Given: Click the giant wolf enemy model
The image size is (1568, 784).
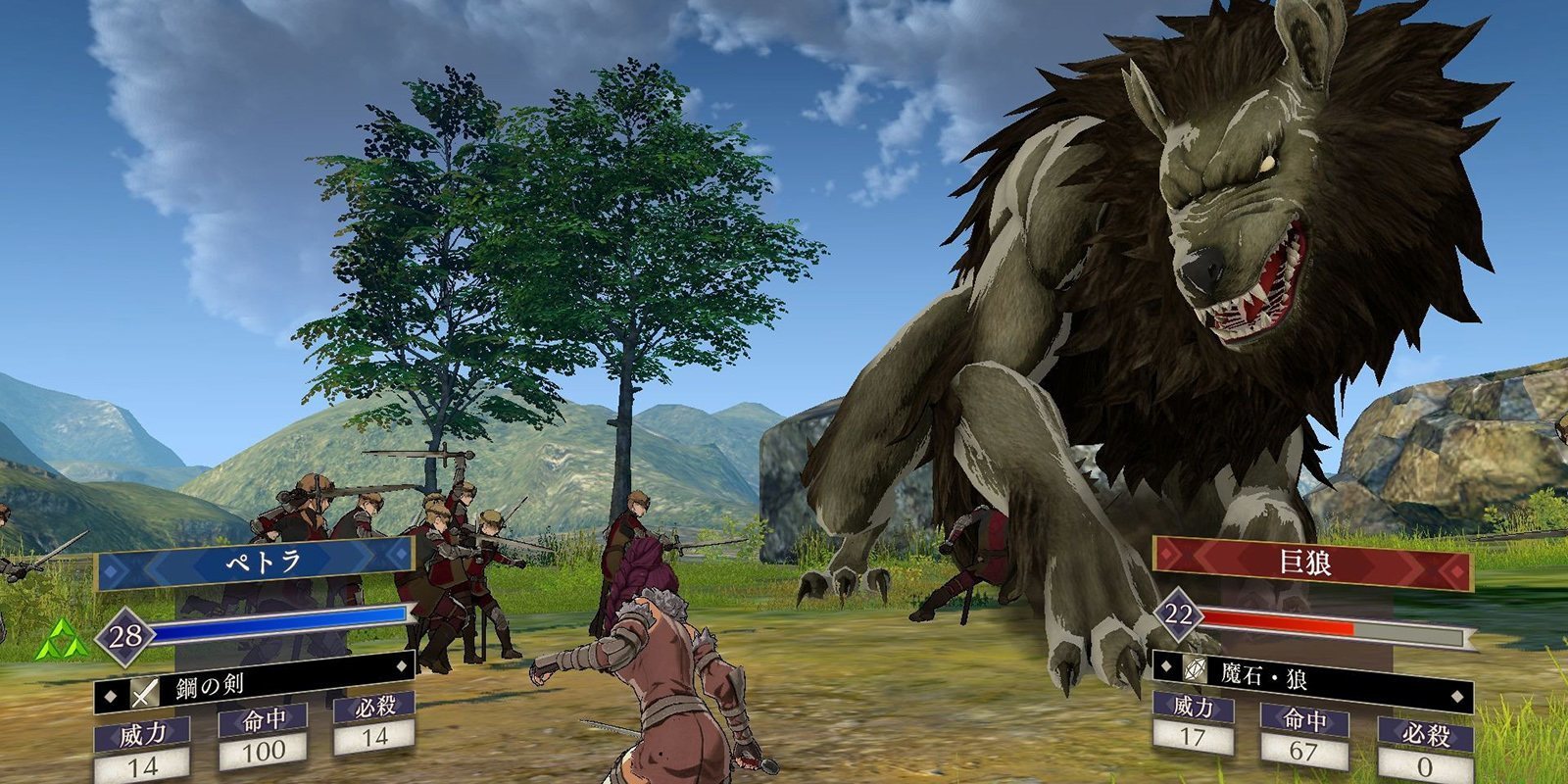Looking at the screenshot, I should (1176, 274).
